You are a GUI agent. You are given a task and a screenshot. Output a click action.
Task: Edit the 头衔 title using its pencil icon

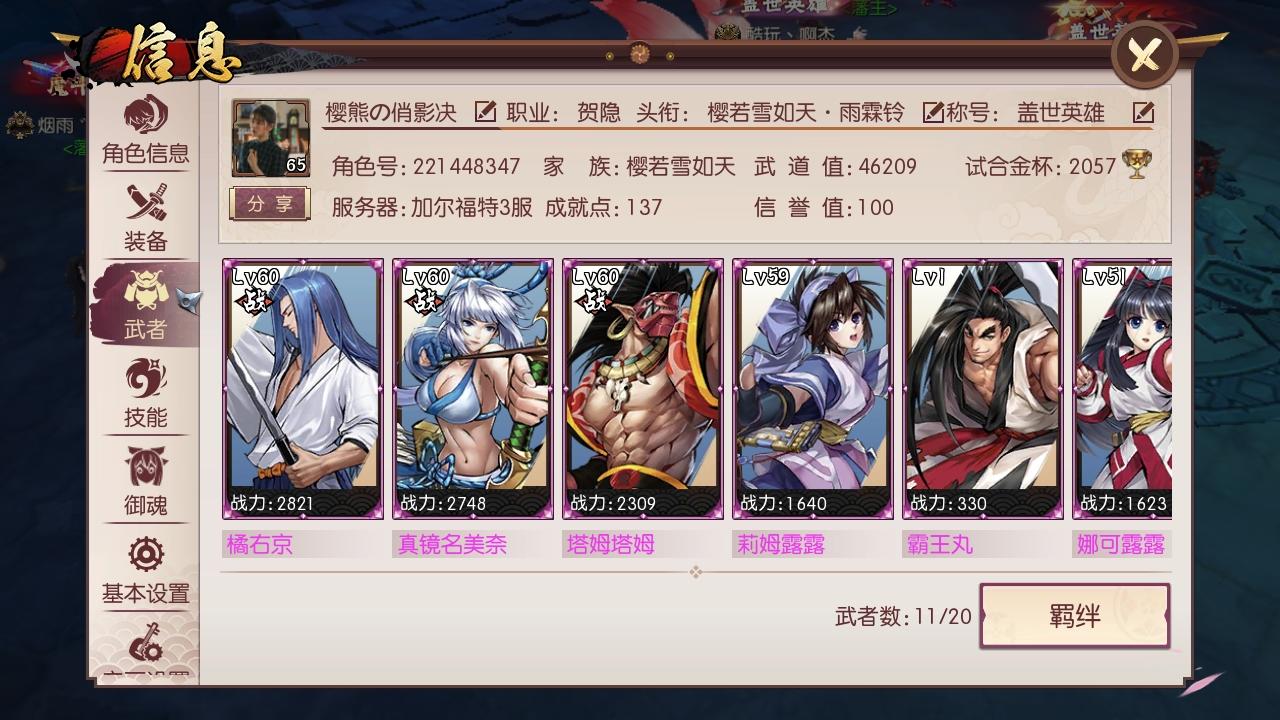click(935, 114)
